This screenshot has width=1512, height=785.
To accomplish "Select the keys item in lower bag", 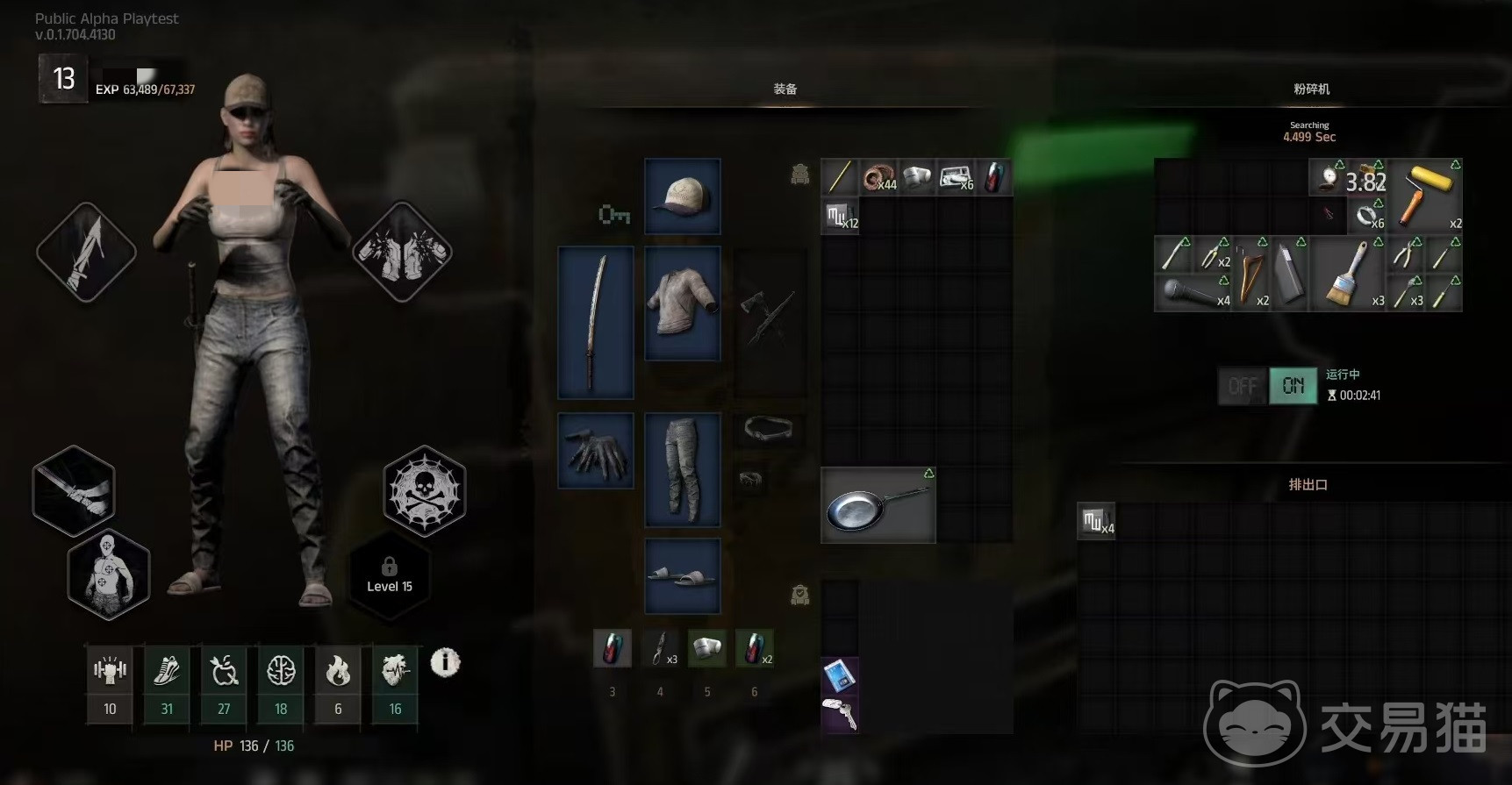I will pos(840,714).
